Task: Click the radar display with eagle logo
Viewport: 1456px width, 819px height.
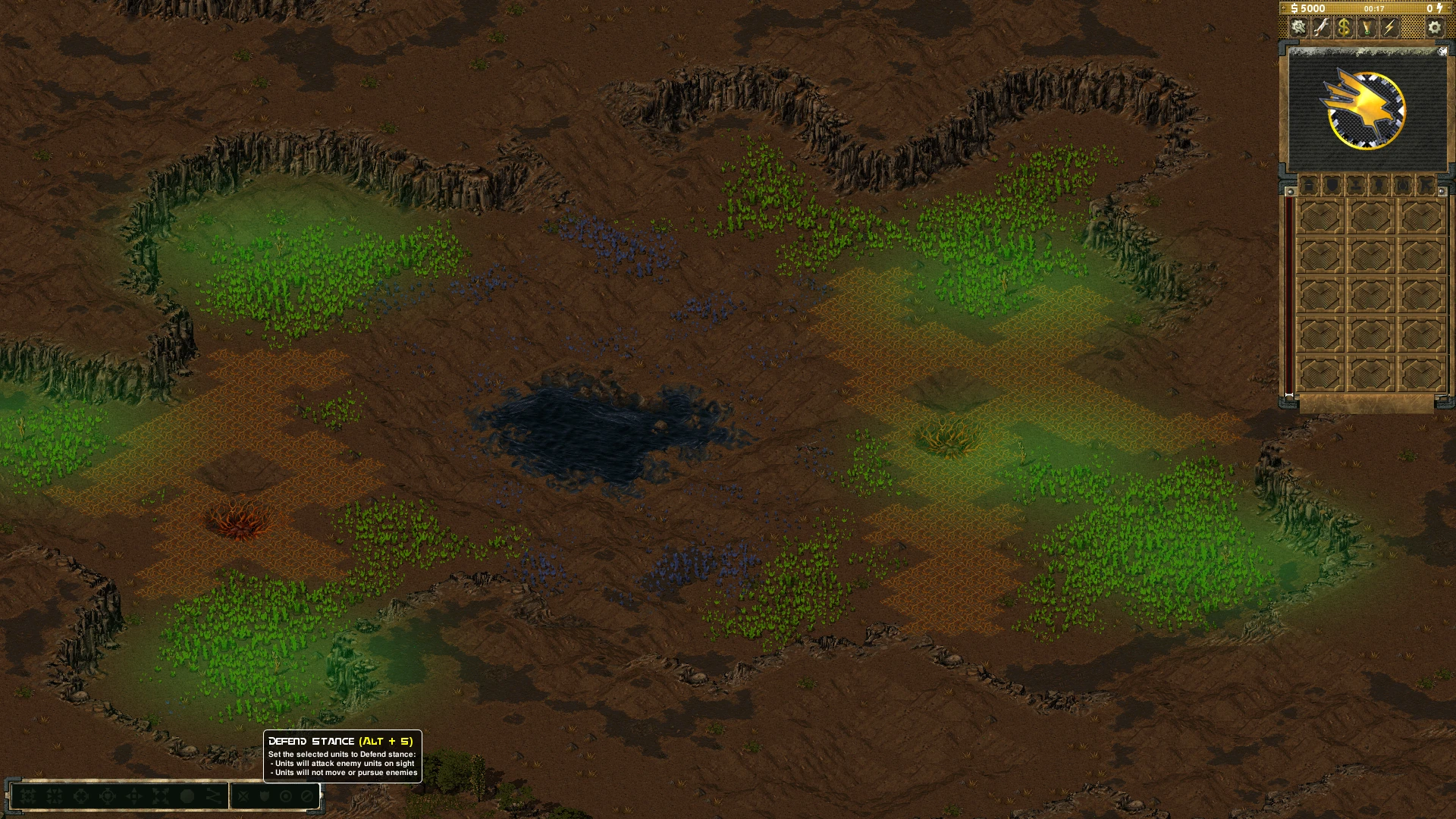Action: (x=1367, y=111)
